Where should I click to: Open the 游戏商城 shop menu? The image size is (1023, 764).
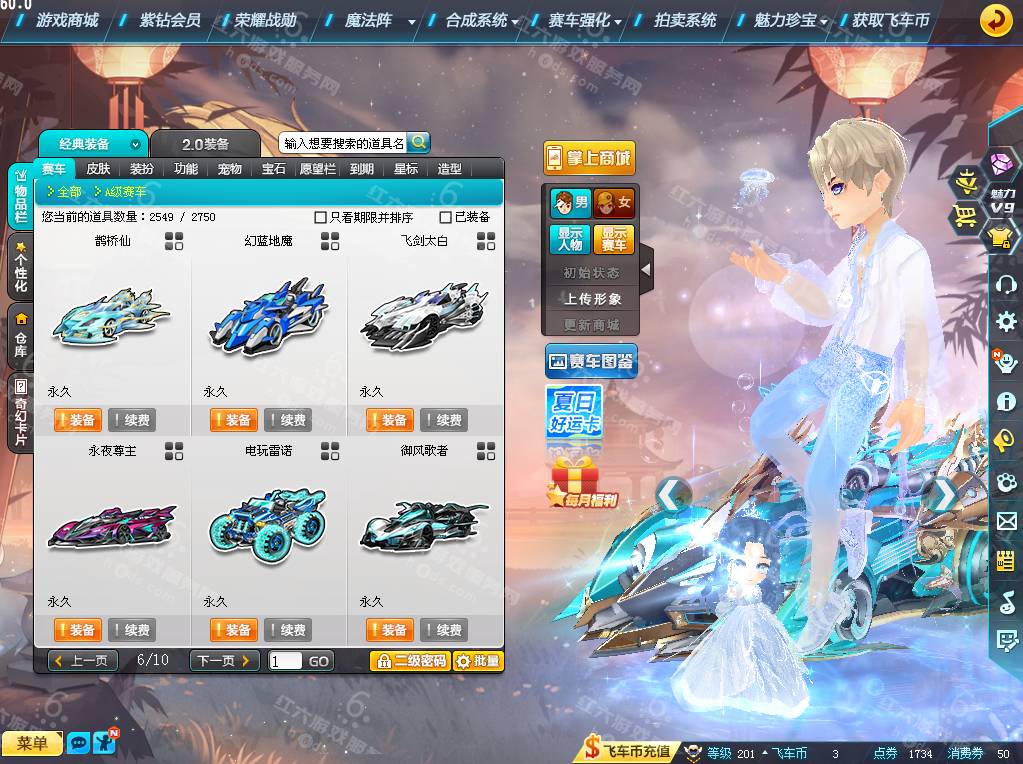pos(67,20)
